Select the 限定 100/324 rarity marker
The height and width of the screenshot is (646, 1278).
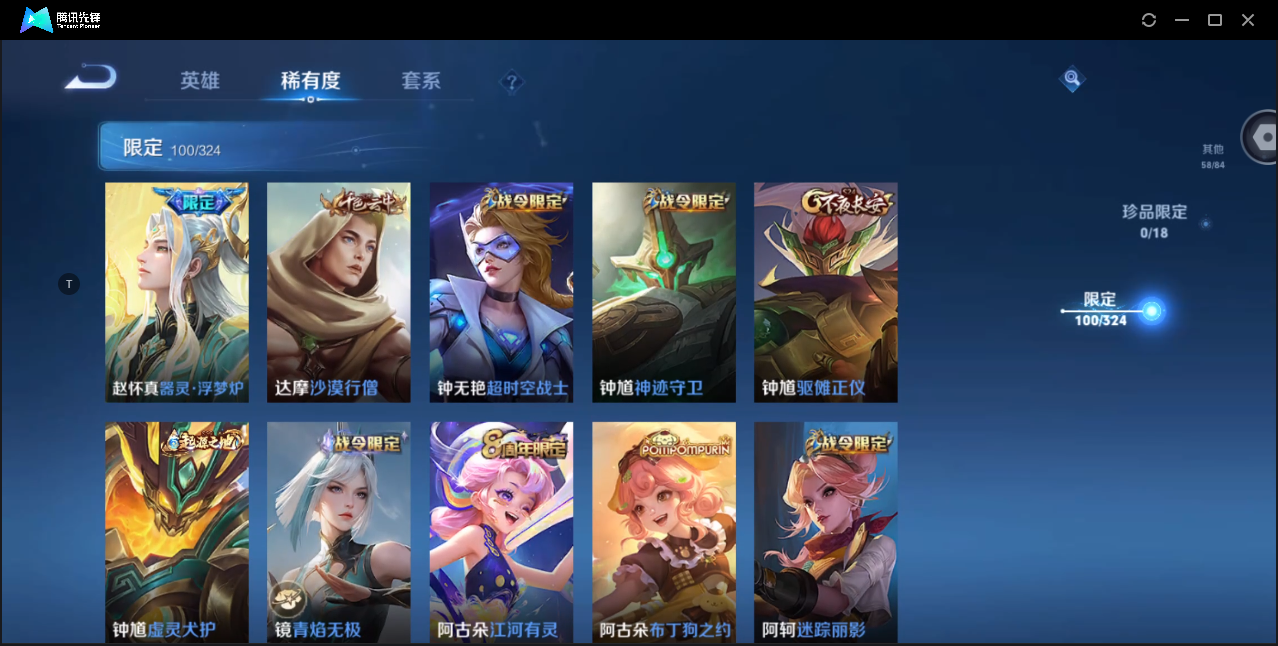pyautogui.click(x=1151, y=311)
